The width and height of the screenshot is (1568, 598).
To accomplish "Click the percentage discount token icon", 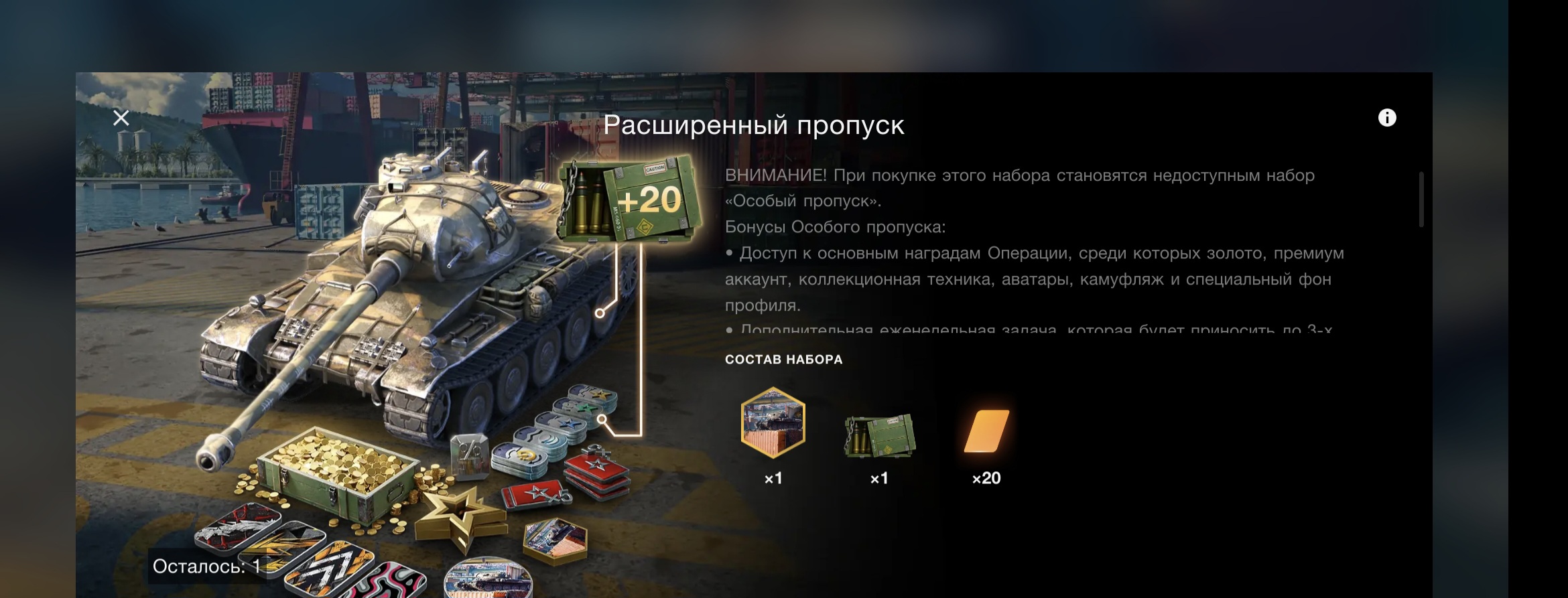I will click(470, 459).
